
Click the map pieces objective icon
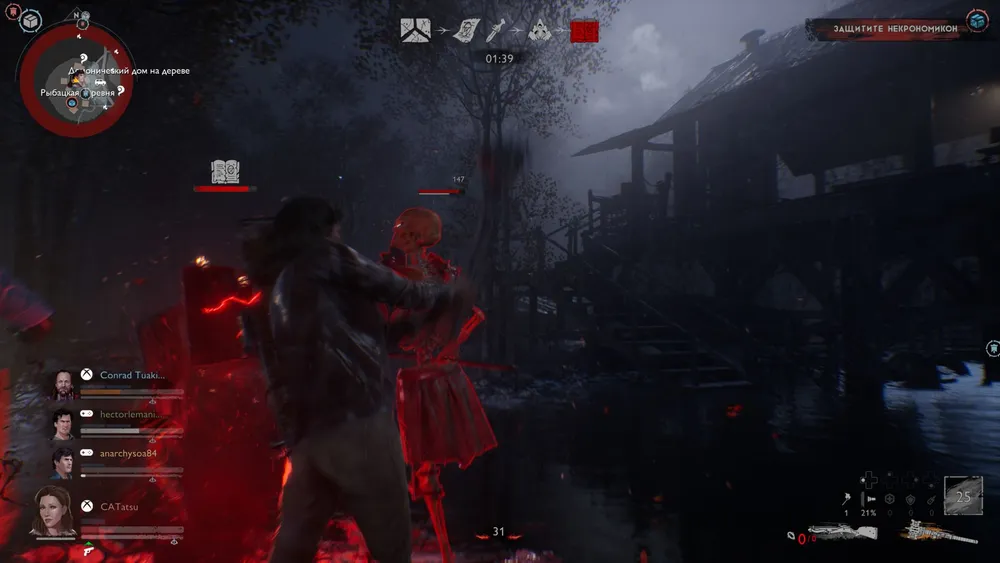[415, 30]
